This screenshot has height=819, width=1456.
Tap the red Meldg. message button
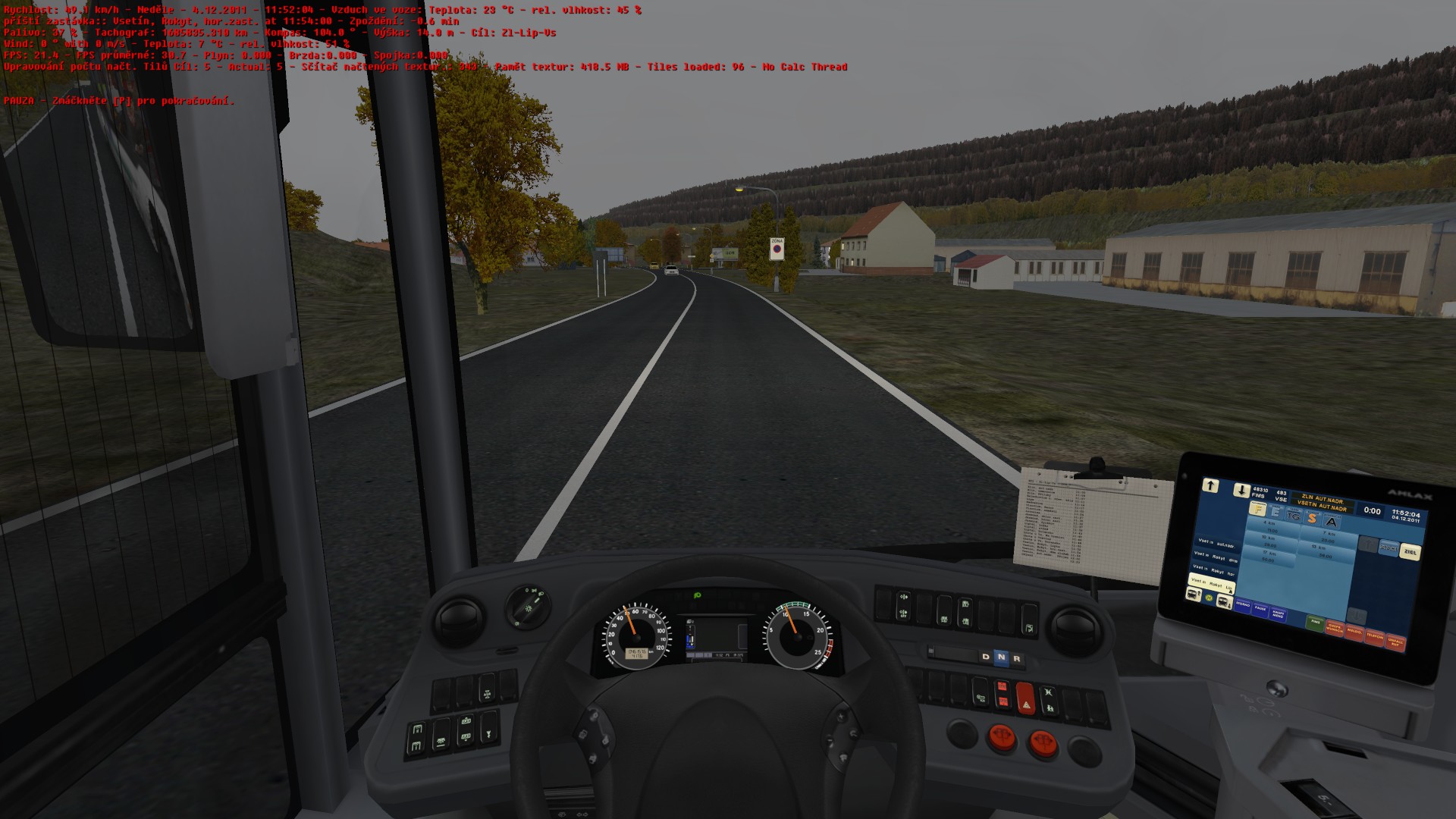tap(1354, 631)
